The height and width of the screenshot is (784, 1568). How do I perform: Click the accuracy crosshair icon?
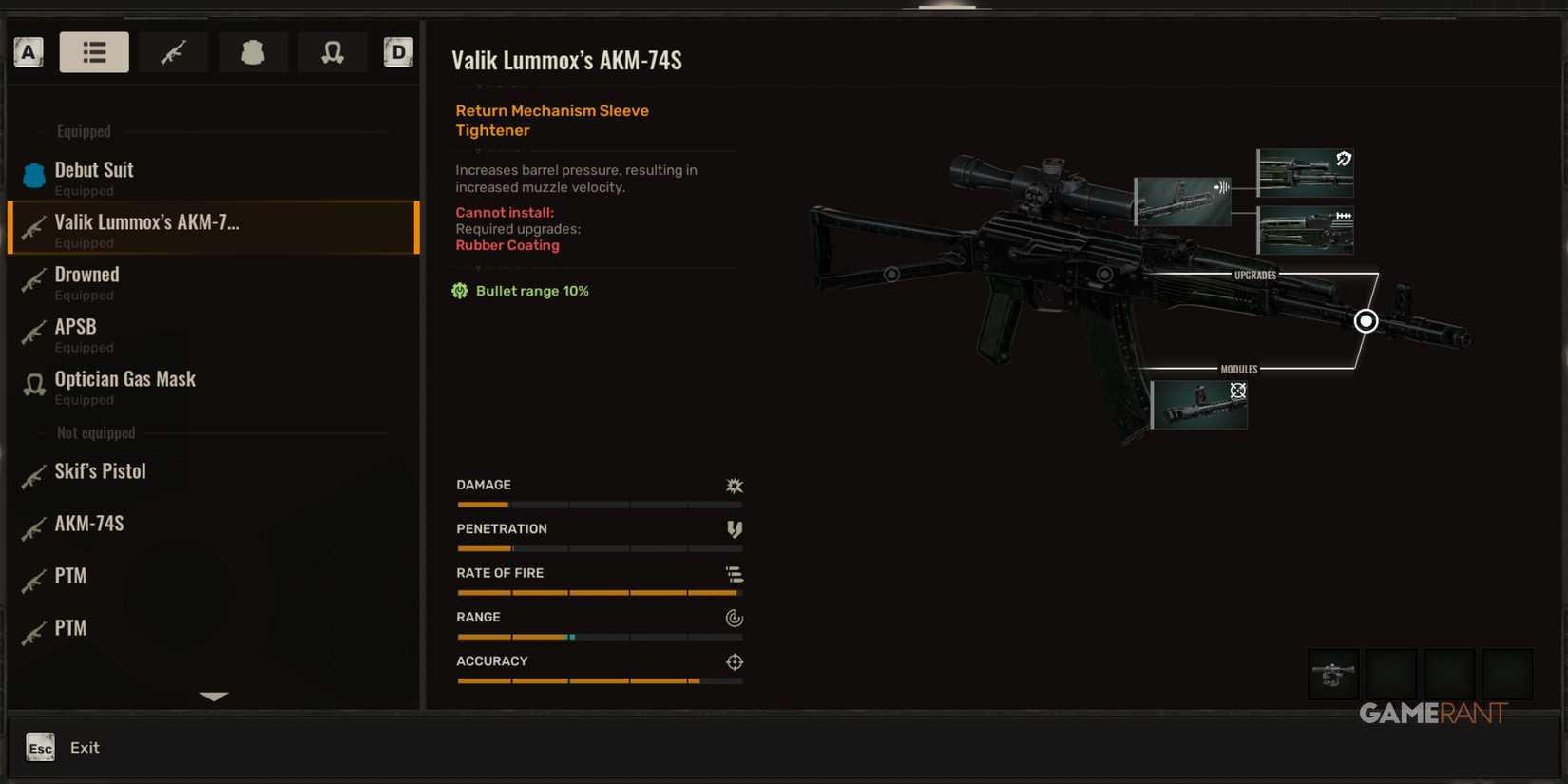coord(734,662)
